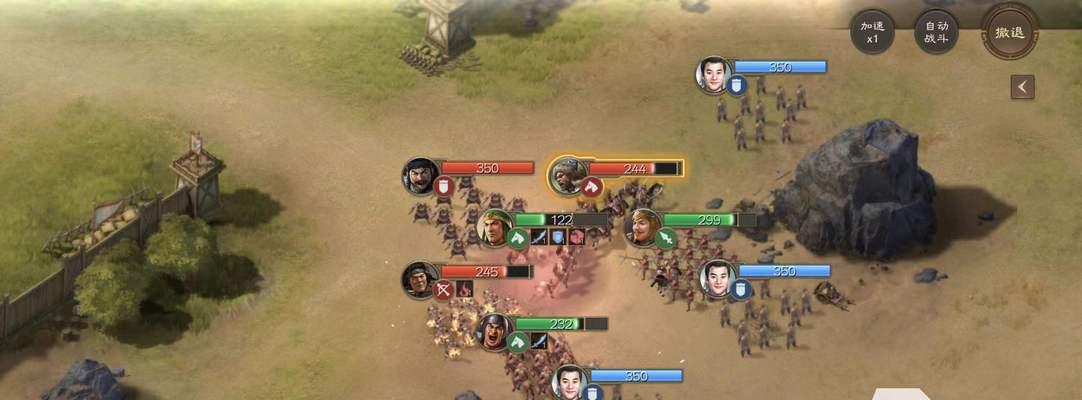The width and height of the screenshot is (1082, 400).
Task: Pick the red general portrait with 245 troops
Action: coord(420,279)
